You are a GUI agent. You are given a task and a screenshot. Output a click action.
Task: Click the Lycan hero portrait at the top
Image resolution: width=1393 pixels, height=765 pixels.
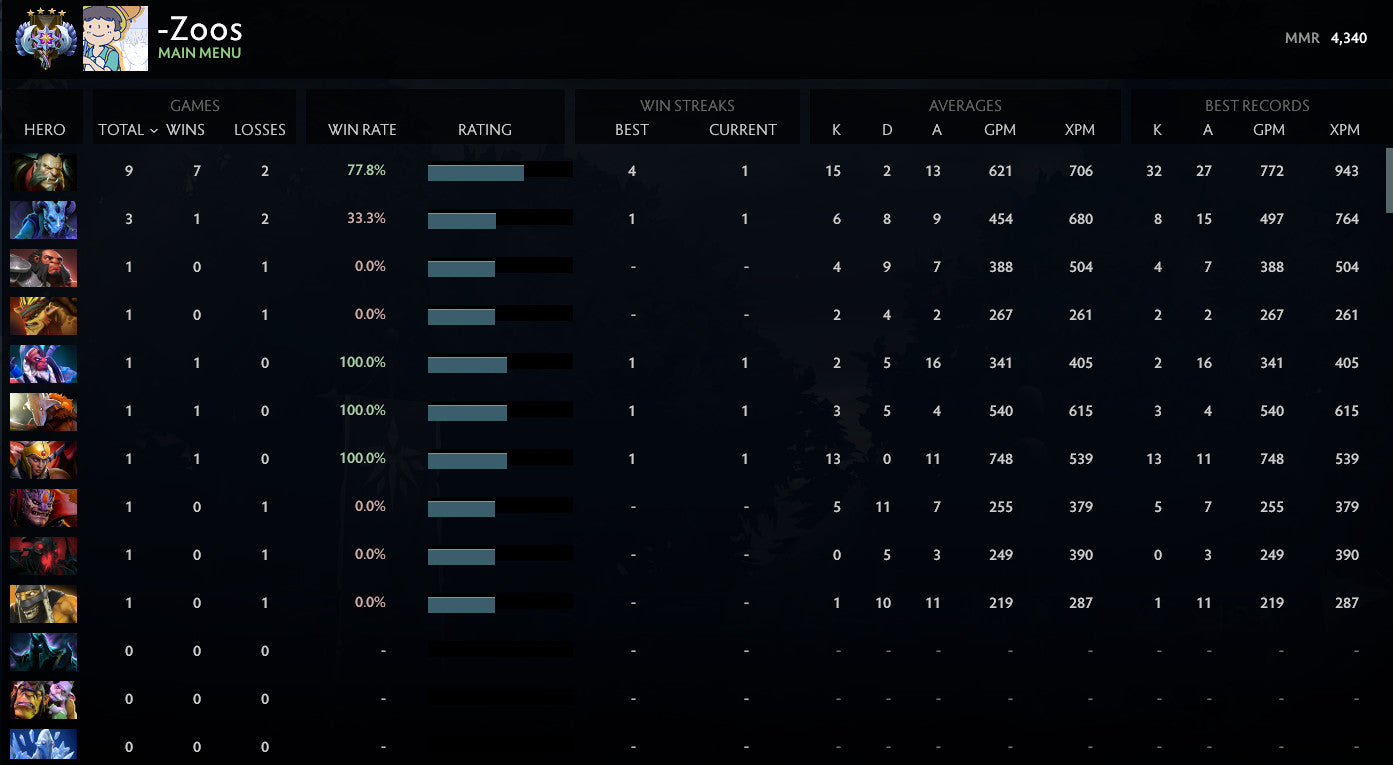43,171
